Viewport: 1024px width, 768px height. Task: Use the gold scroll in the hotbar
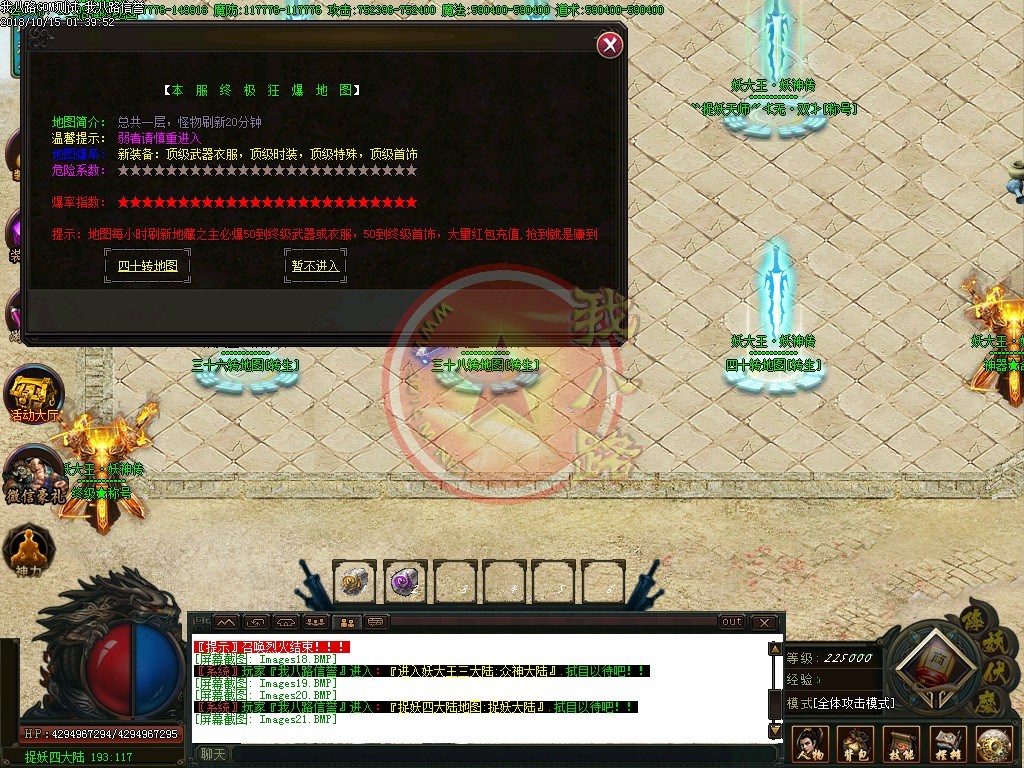(354, 581)
